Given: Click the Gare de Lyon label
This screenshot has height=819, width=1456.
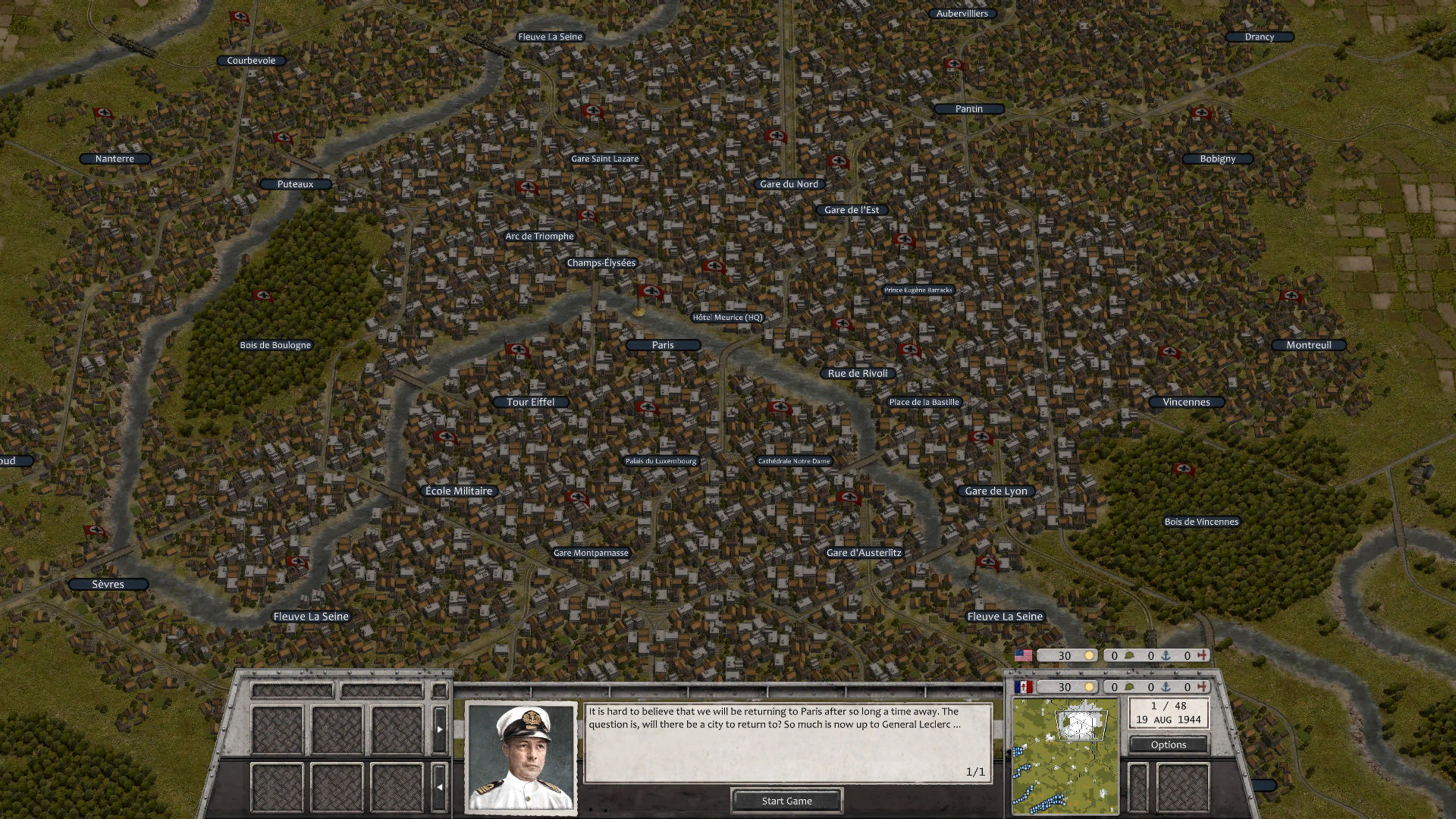Looking at the screenshot, I should point(996,491).
